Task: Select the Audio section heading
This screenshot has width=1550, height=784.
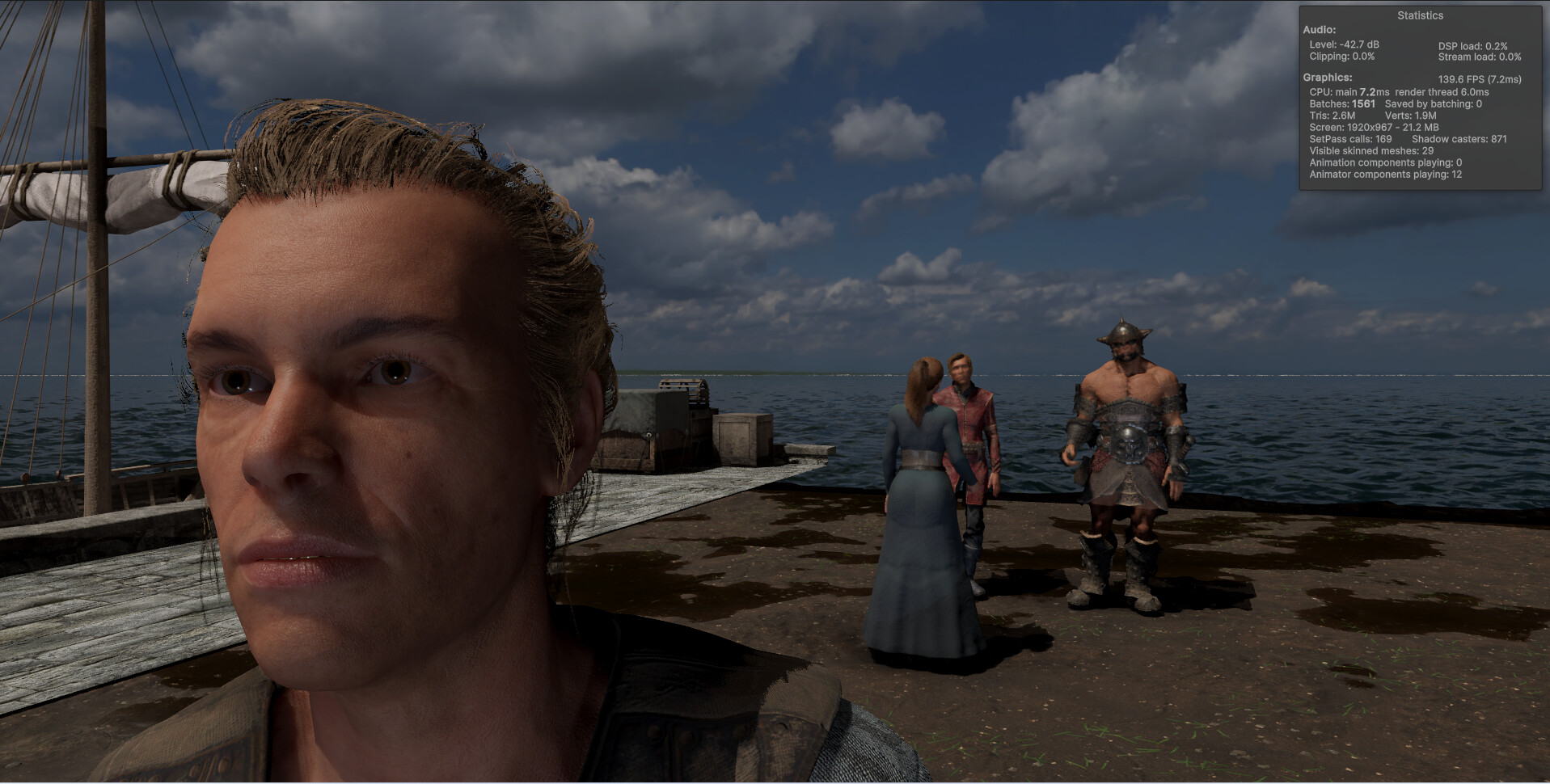Action: (1320, 30)
